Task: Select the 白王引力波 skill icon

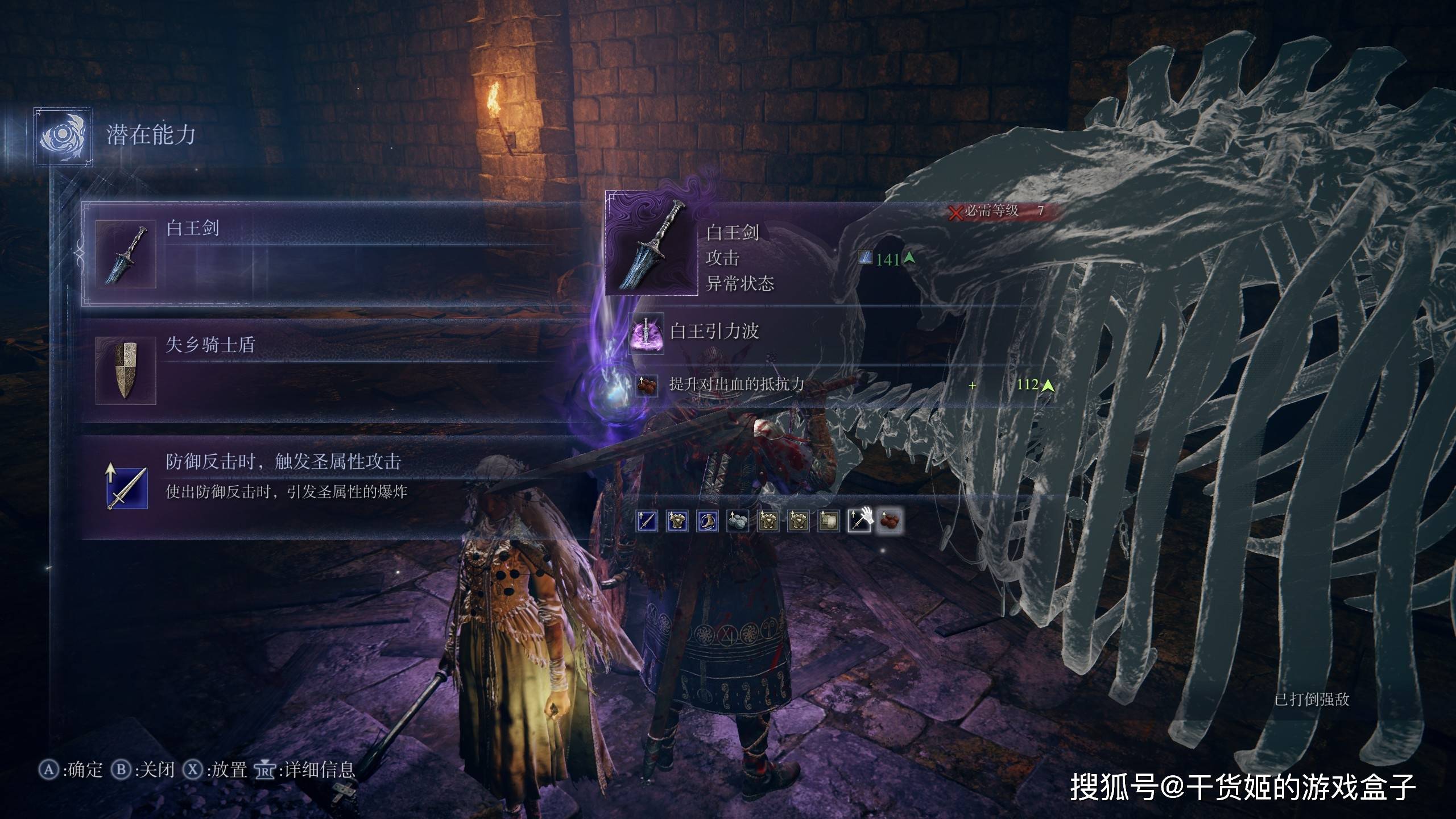Action: pyautogui.click(x=646, y=332)
